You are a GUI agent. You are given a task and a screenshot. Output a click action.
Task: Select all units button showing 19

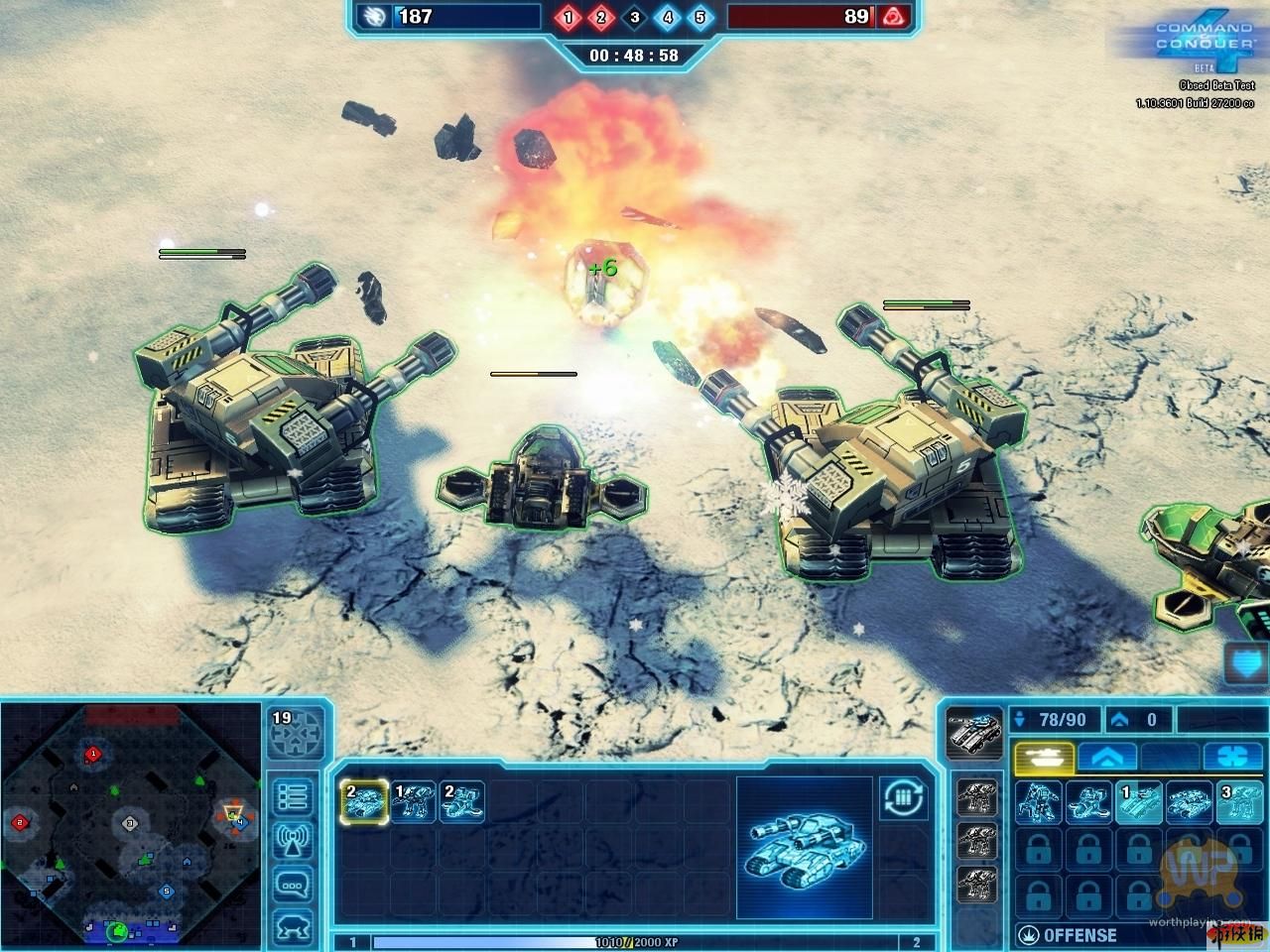pos(295,733)
